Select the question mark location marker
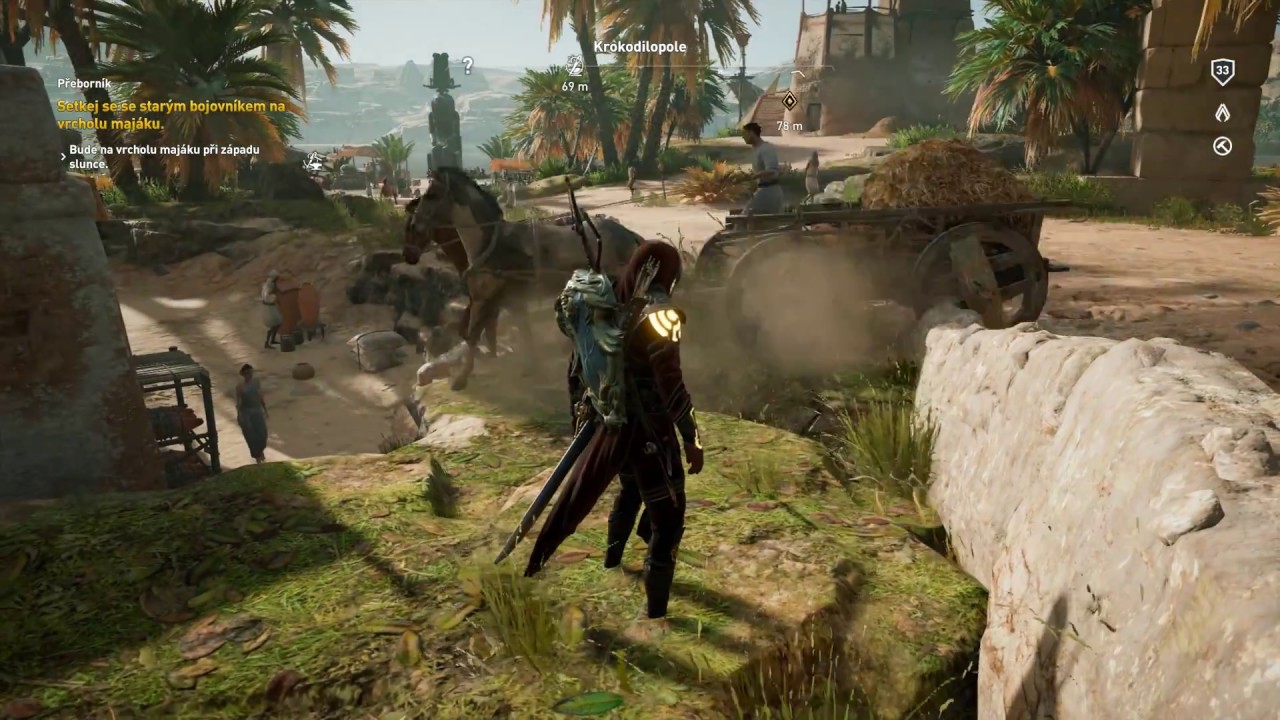This screenshot has width=1280, height=720. pos(467,66)
